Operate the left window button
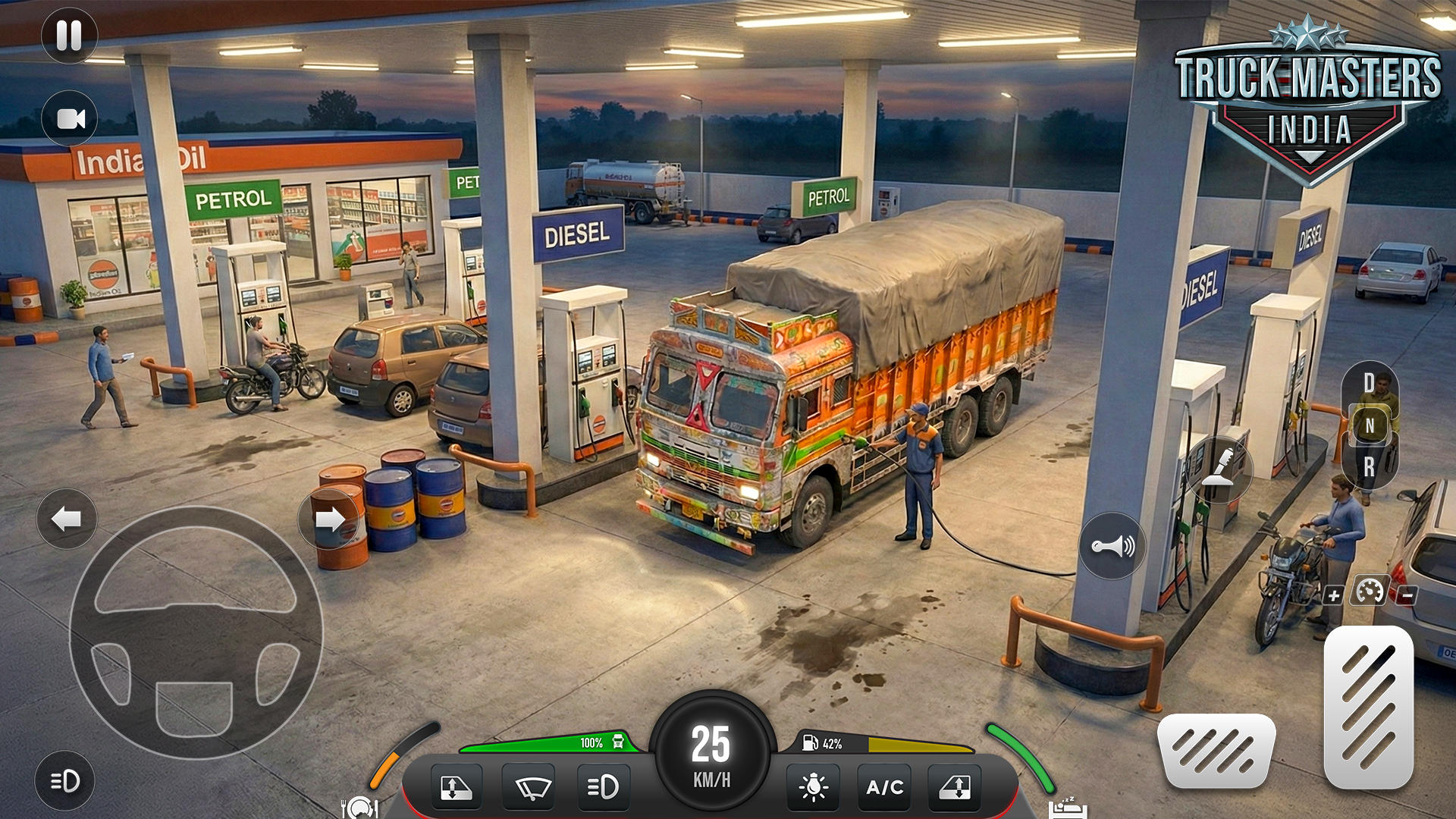 pos(456,788)
